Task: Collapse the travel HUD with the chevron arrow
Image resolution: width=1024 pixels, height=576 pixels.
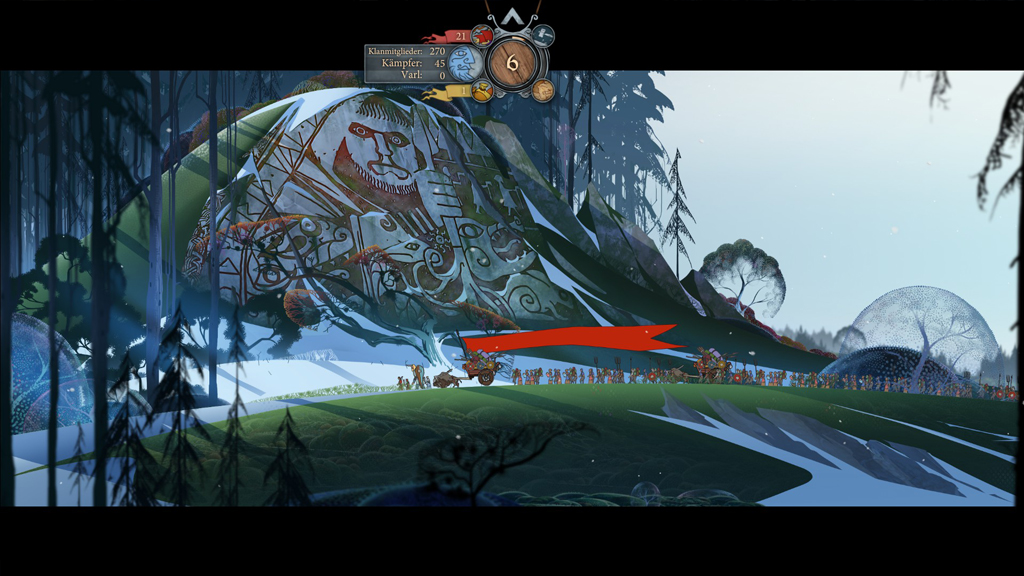Action: click(x=512, y=16)
